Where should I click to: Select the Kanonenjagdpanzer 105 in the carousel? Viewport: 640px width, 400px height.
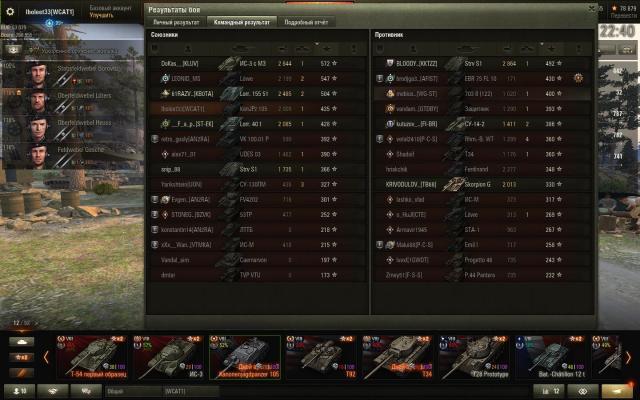246,356
